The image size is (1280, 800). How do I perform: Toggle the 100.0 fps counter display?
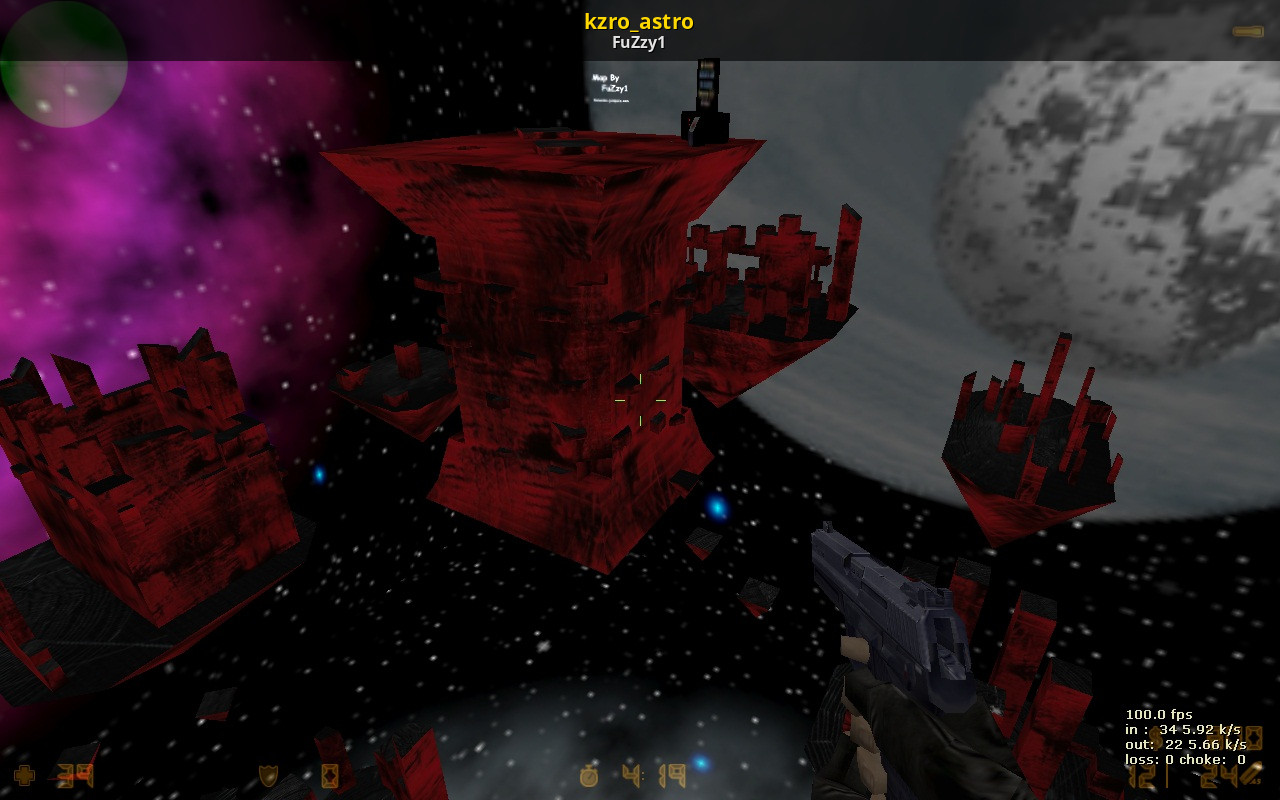tap(1159, 715)
